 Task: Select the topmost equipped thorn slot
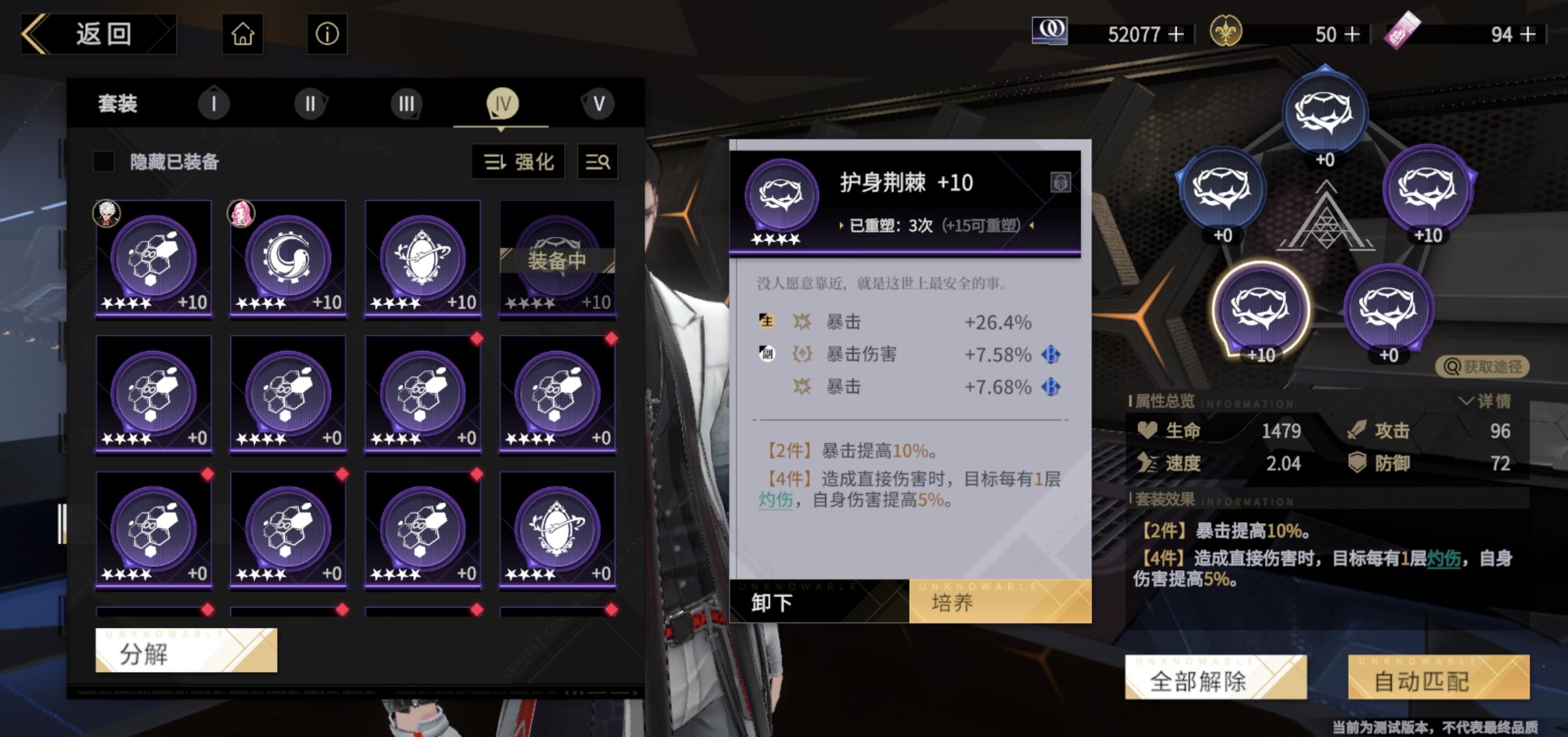[x=1324, y=114]
